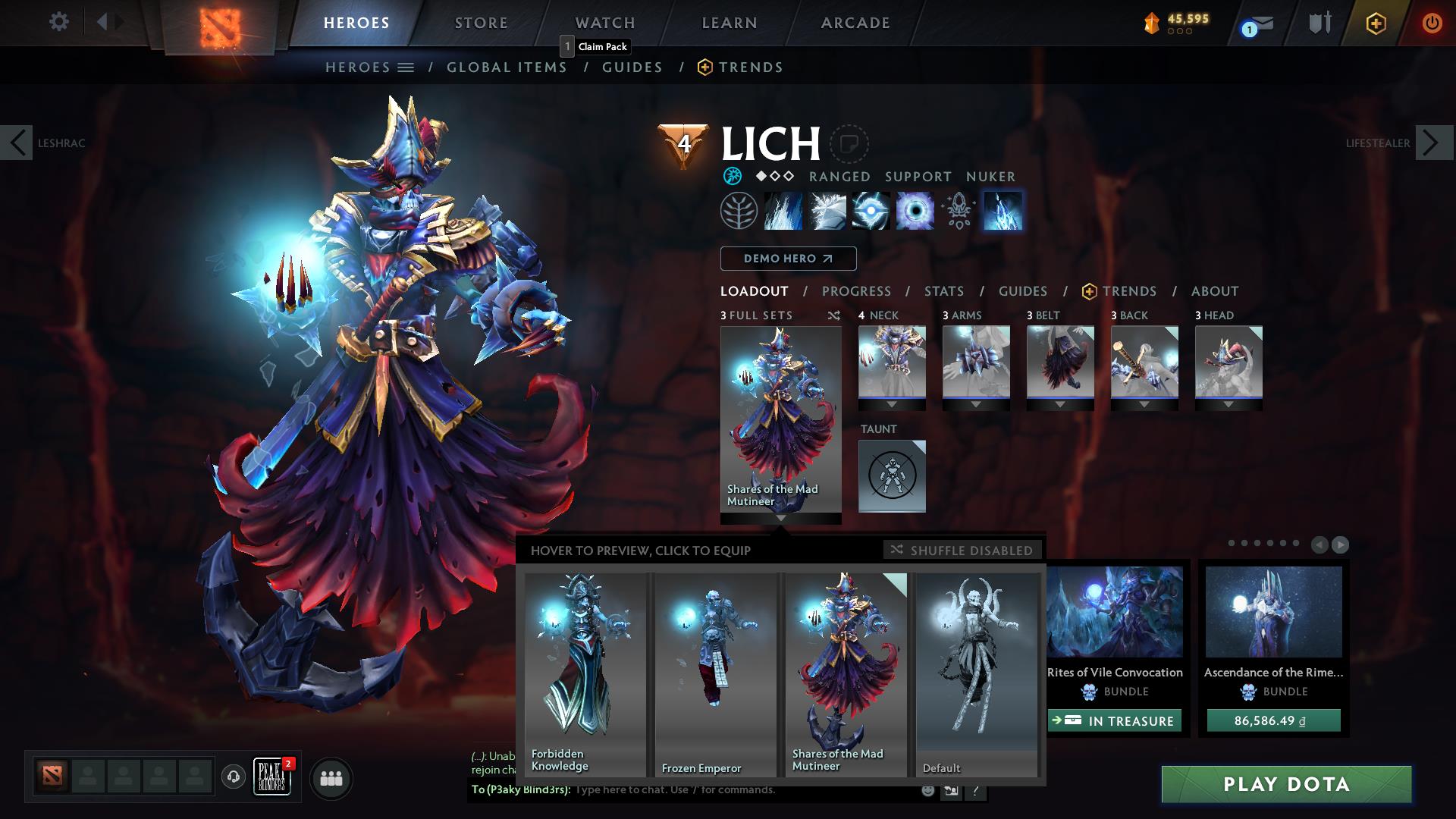Toggle the Shuffle Disabled button
This screenshot has width=1456, height=819.
coord(962,550)
